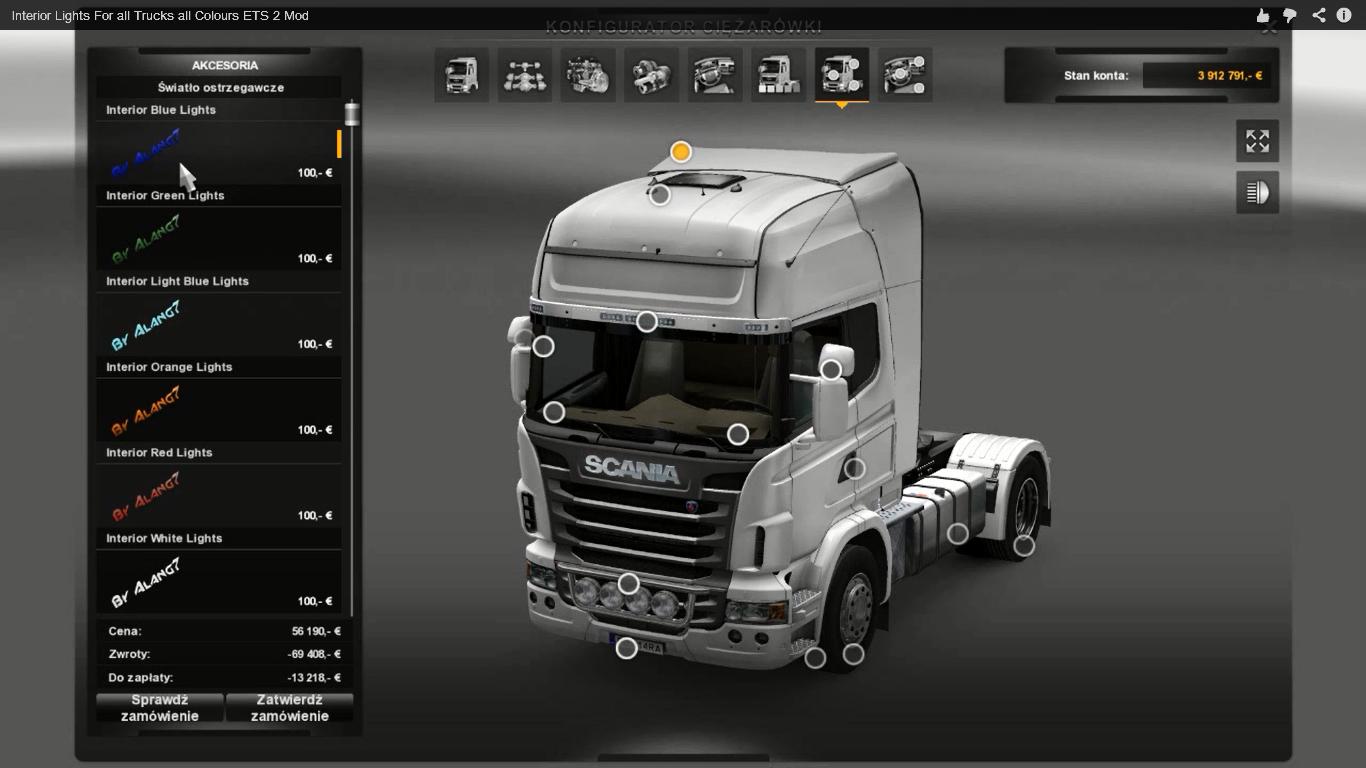Open the interior customization panel
This screenshot has width=1366, height=768.
tap(714, 74)
